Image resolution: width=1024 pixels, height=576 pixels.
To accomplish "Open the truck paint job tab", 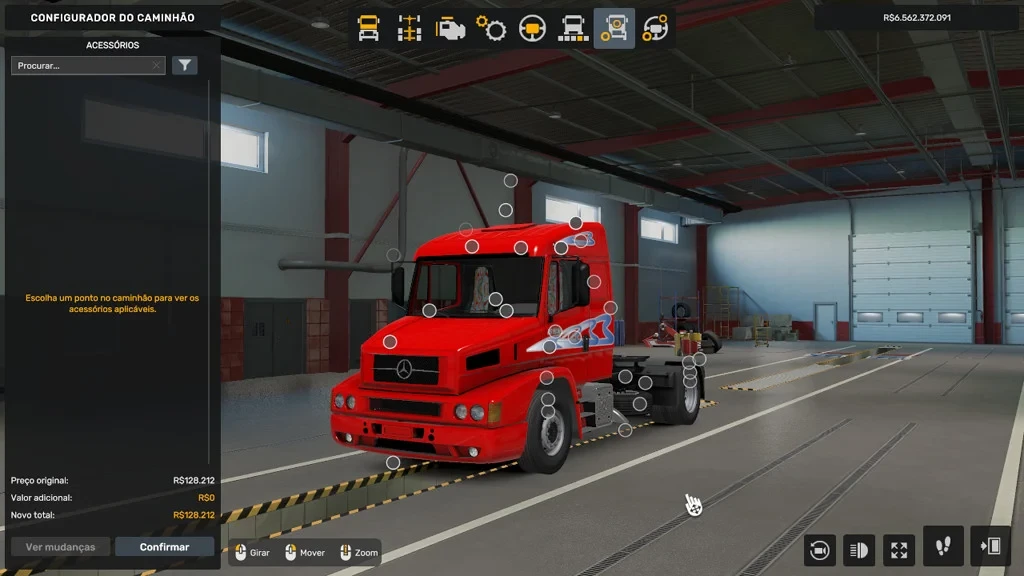I will [573, 28].
